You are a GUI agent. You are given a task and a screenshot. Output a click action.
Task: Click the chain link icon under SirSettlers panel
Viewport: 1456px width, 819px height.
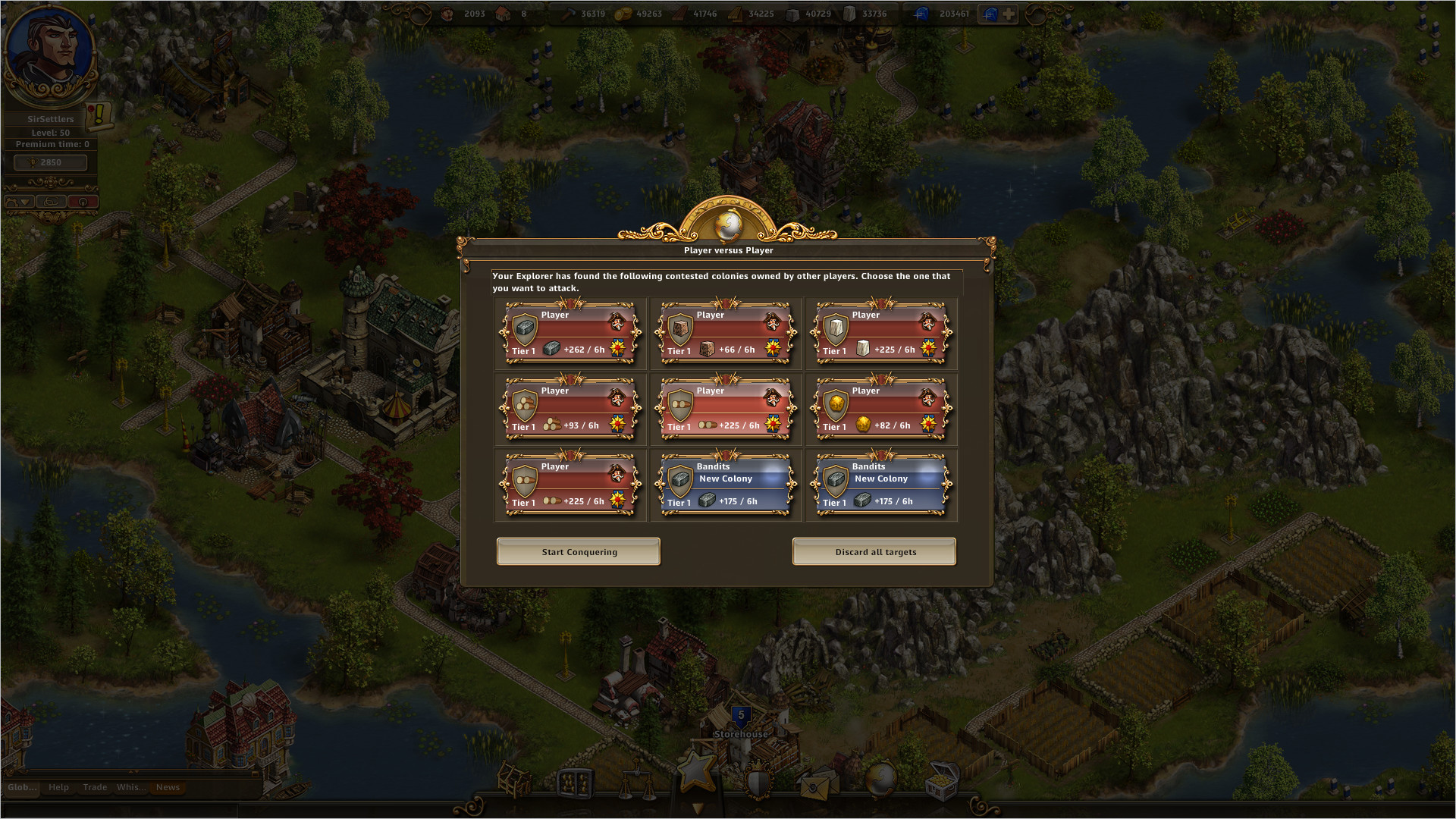[51, 201]
